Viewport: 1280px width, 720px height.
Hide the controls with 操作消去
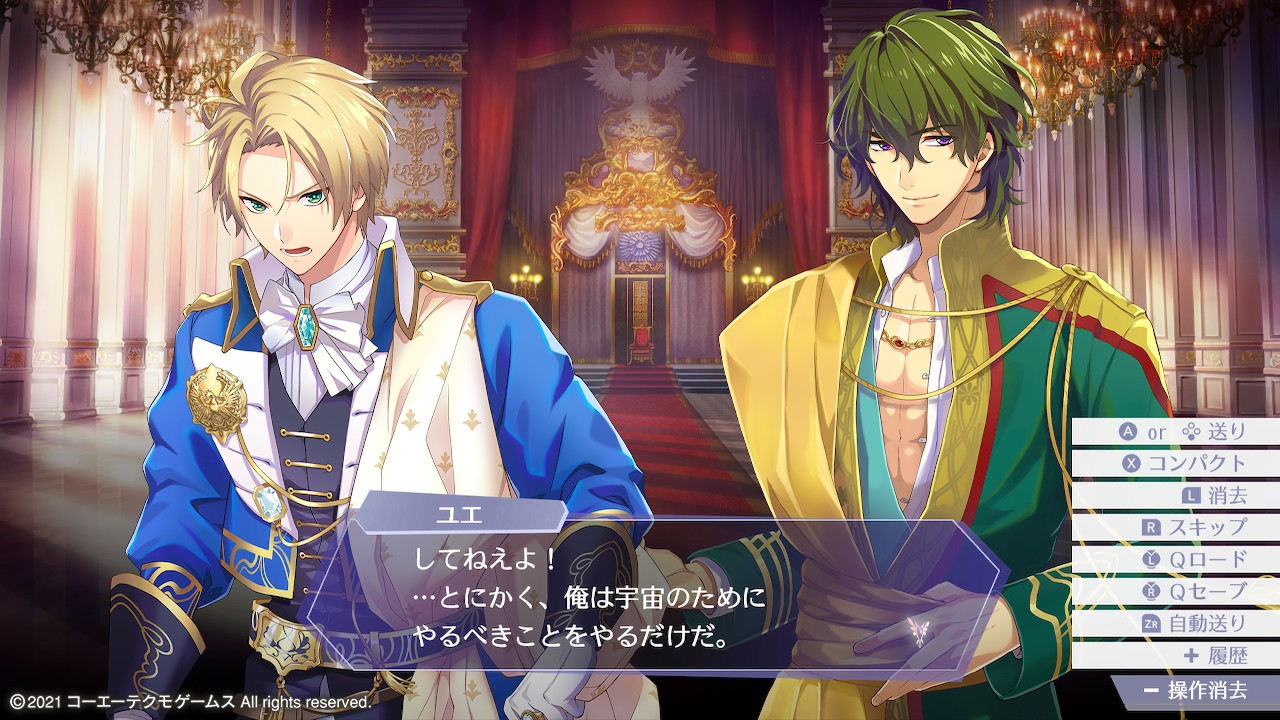[1195, 690]
